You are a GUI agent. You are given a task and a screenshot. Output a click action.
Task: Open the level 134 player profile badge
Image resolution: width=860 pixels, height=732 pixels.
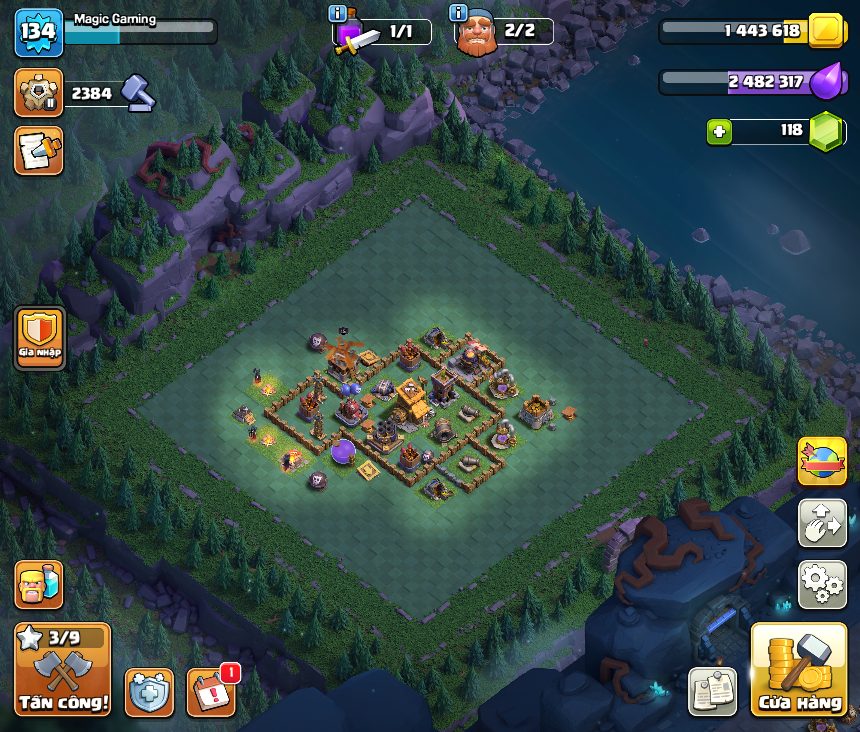pos(38,31)
